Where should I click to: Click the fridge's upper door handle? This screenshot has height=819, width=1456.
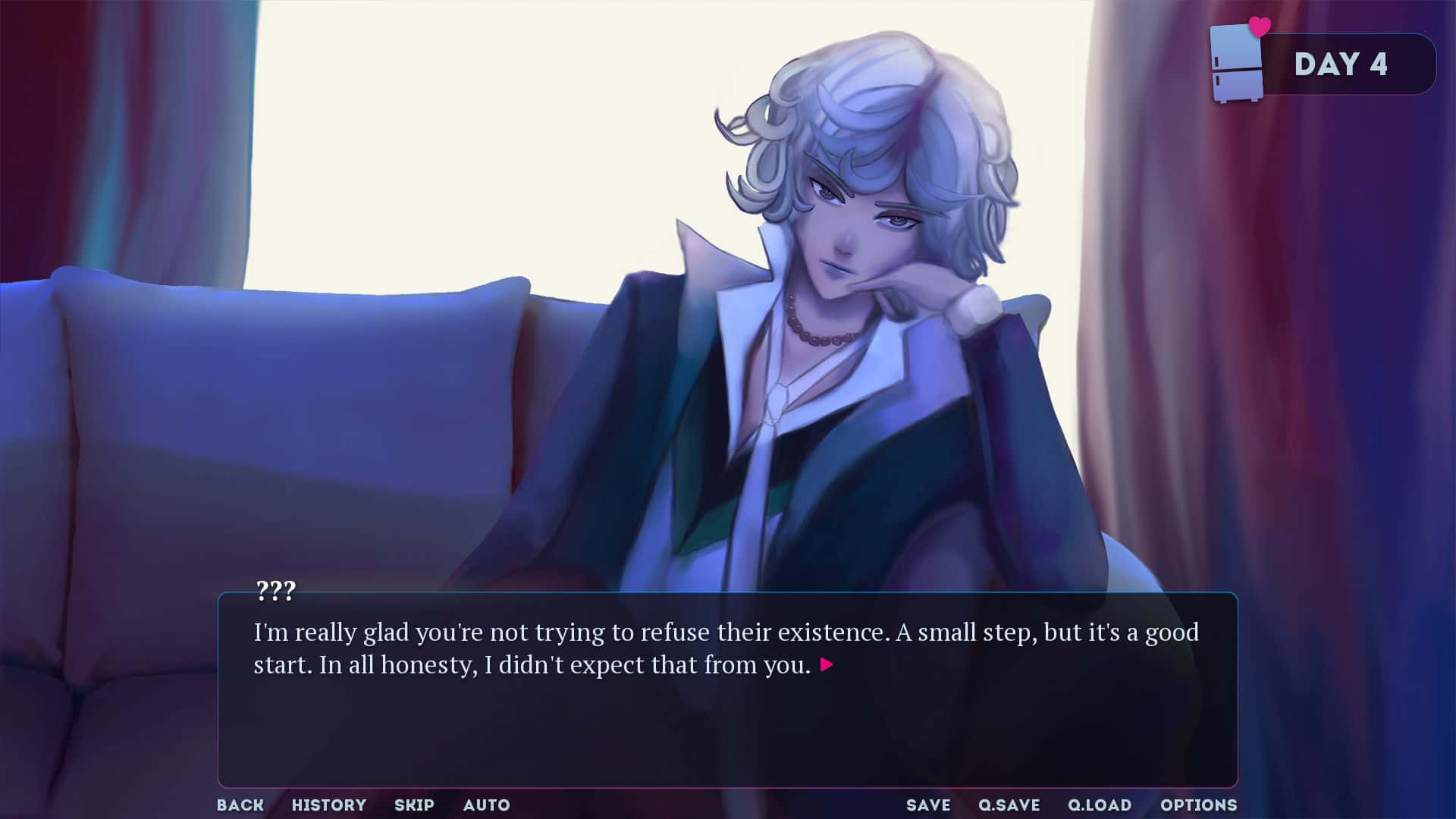(1216, 60)
